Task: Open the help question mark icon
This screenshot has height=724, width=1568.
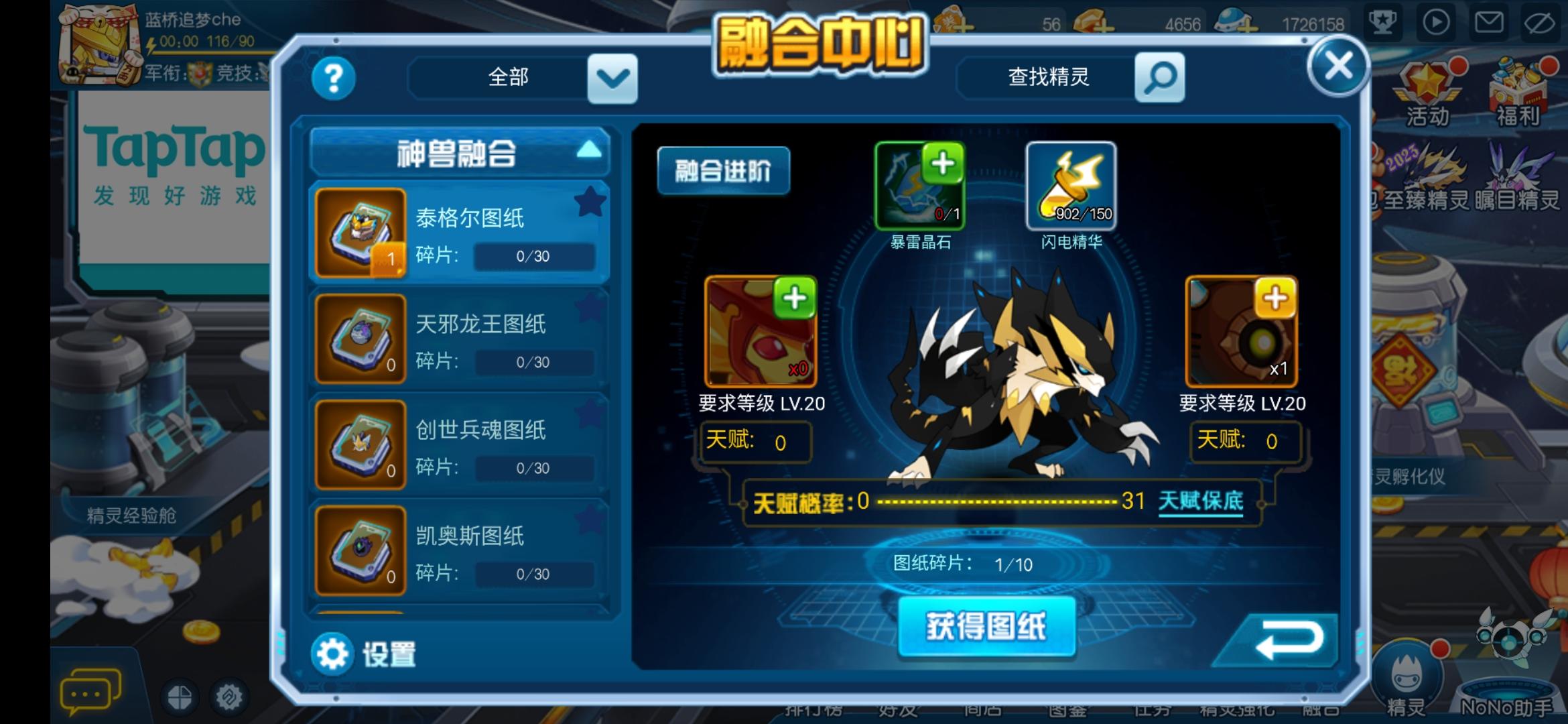Action: 333,78
